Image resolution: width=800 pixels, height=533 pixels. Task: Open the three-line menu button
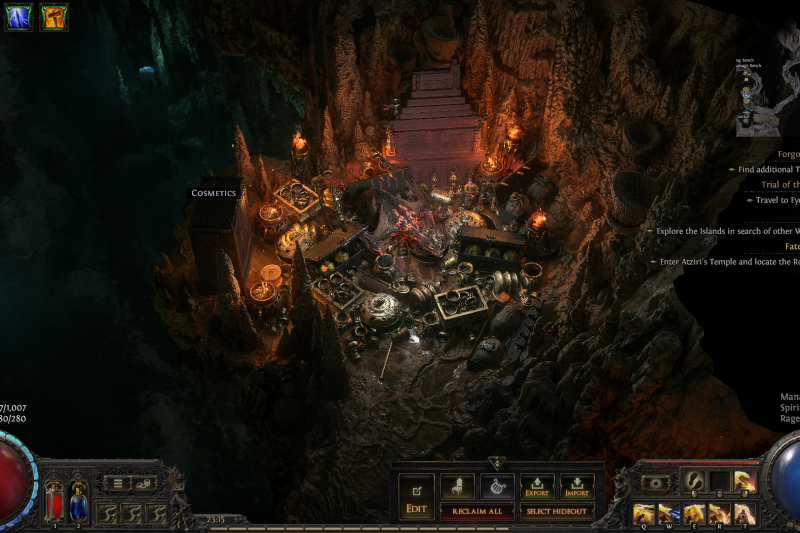119,484
